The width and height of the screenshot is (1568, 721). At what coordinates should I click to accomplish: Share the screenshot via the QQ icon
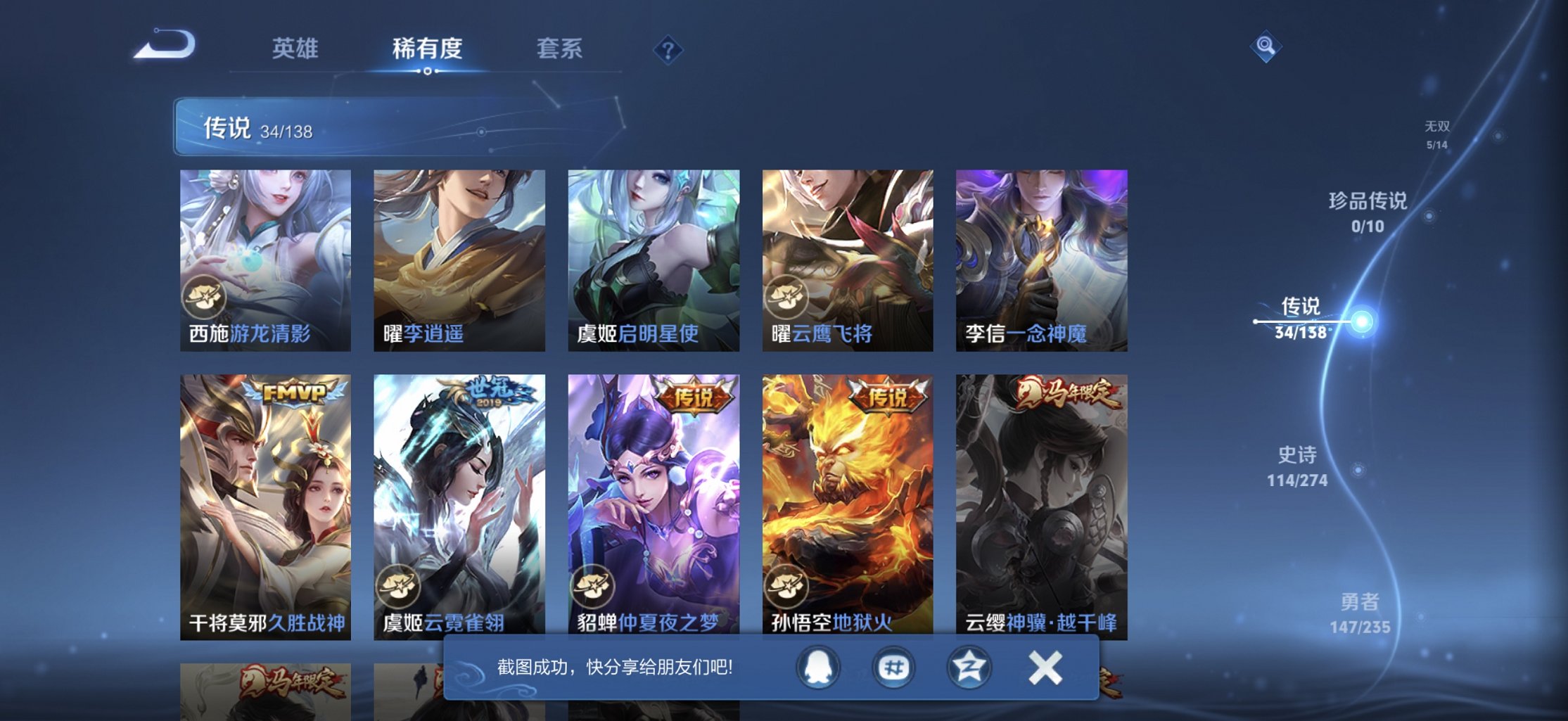[x=817, y=669]
